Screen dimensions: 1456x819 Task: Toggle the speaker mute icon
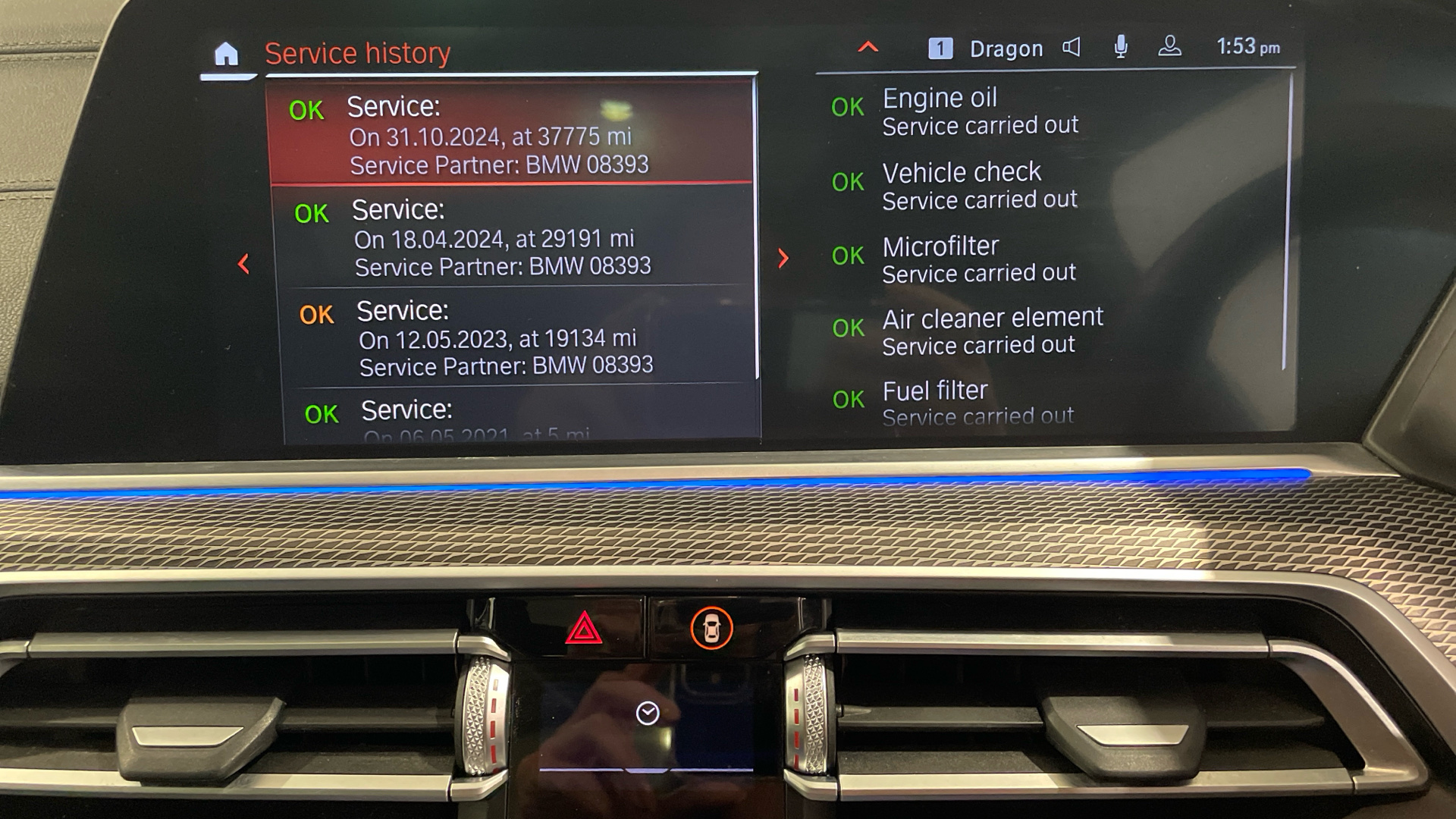tap(1071, 48)
